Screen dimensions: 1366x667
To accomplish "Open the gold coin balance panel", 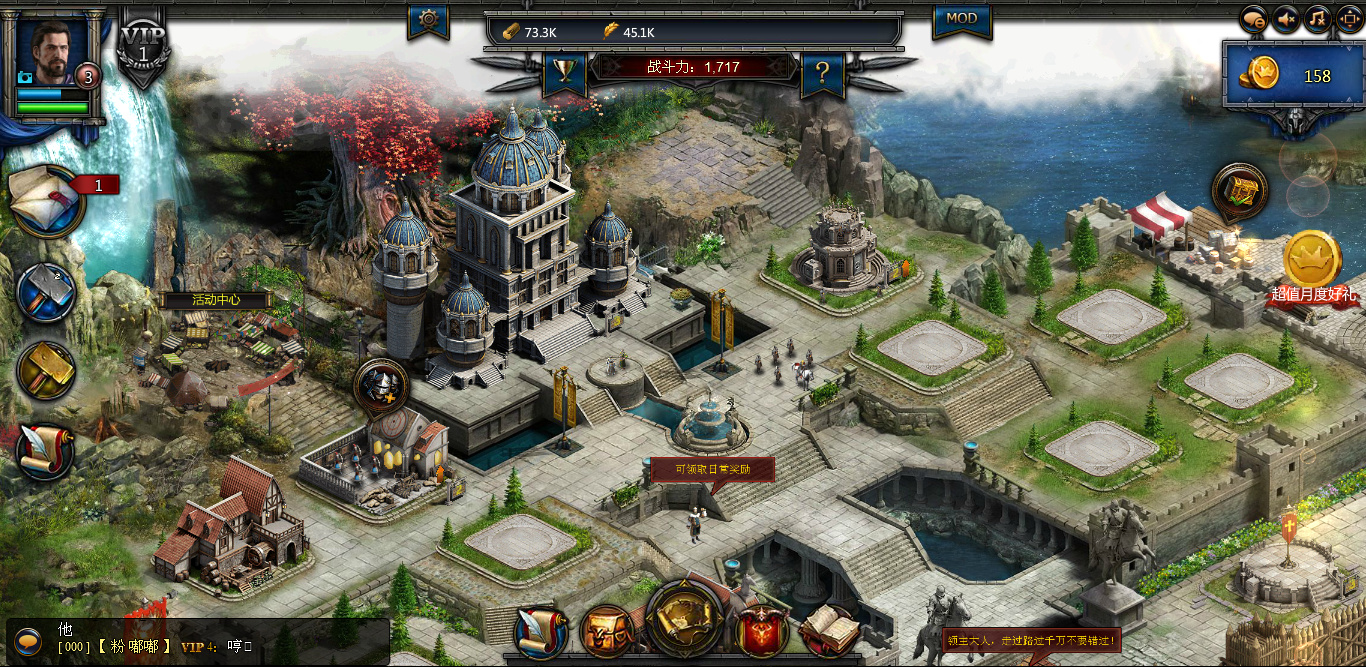I will tap(1288, 75).
